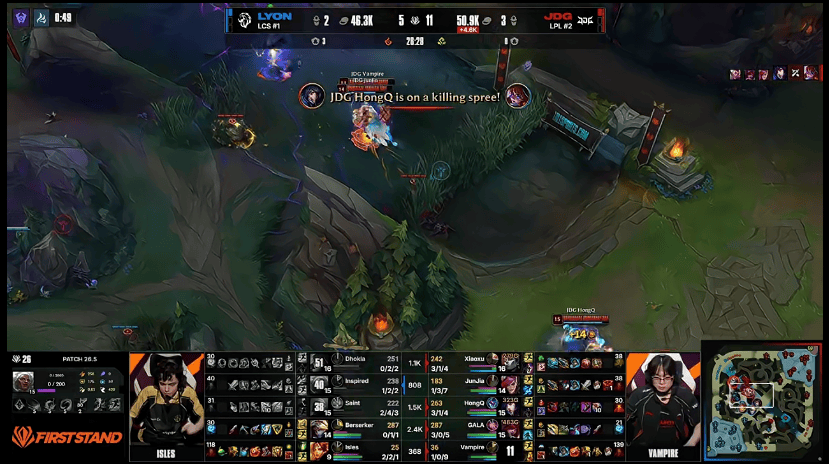Click the Vampire player camera feed

pyautogui.click(x=662, y=406)
